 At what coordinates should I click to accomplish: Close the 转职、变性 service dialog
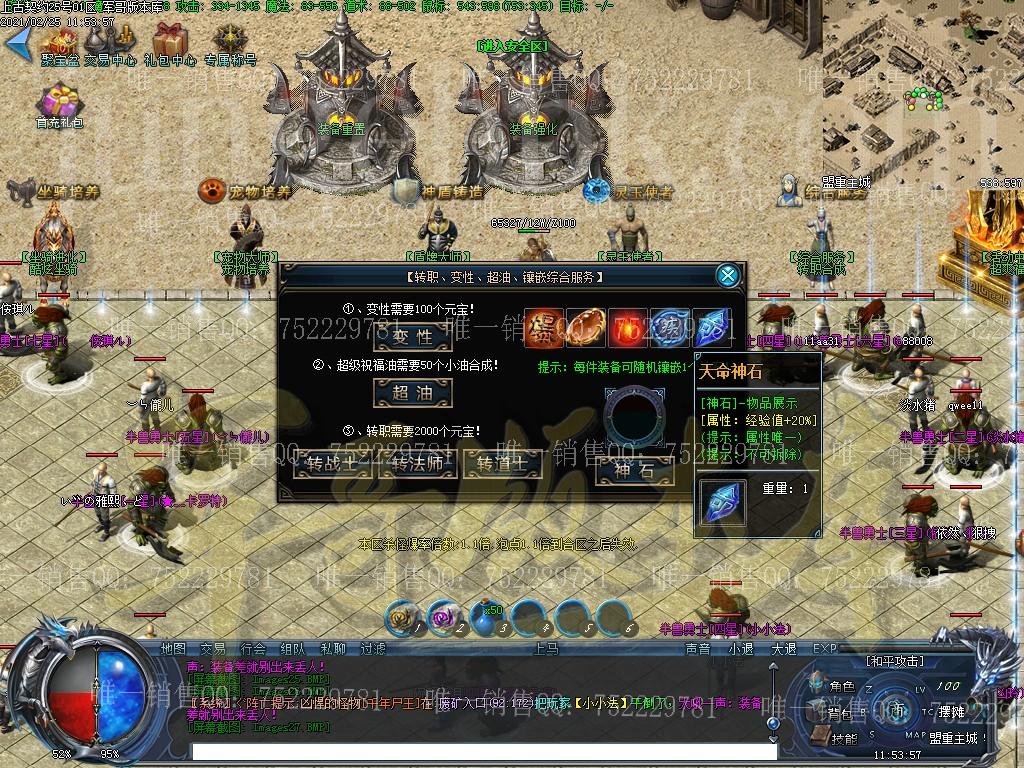(x=729, y=275)
